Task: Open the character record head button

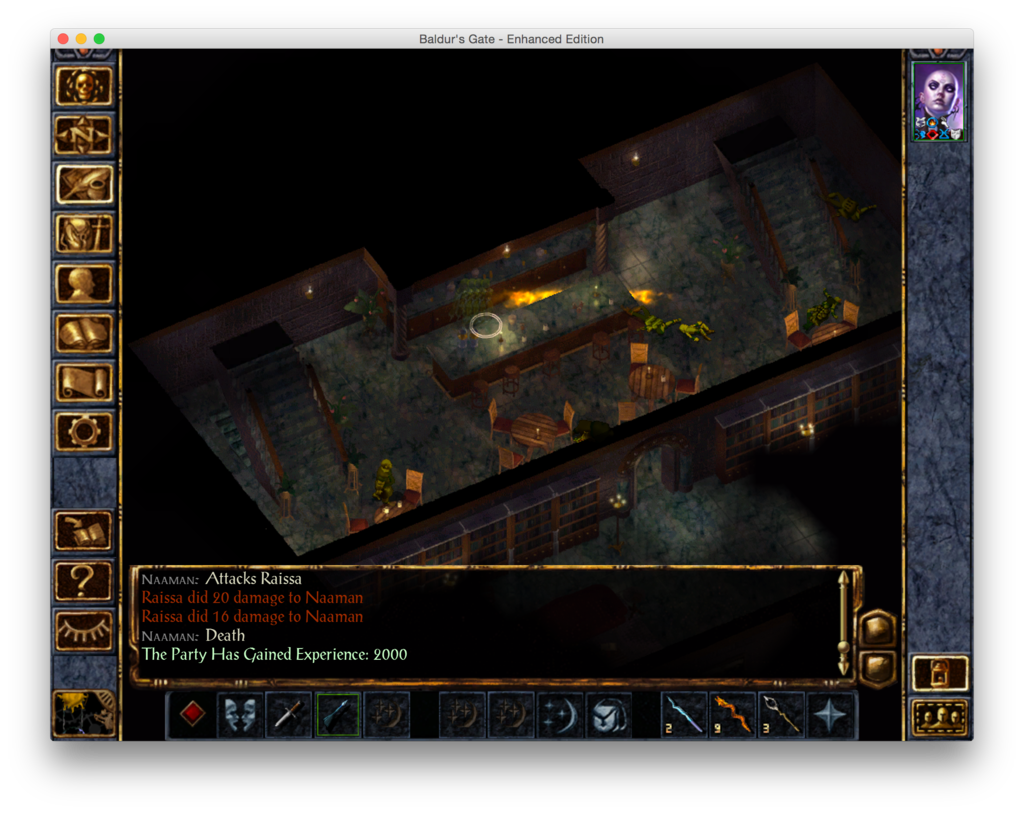Action: click(84, 283)
